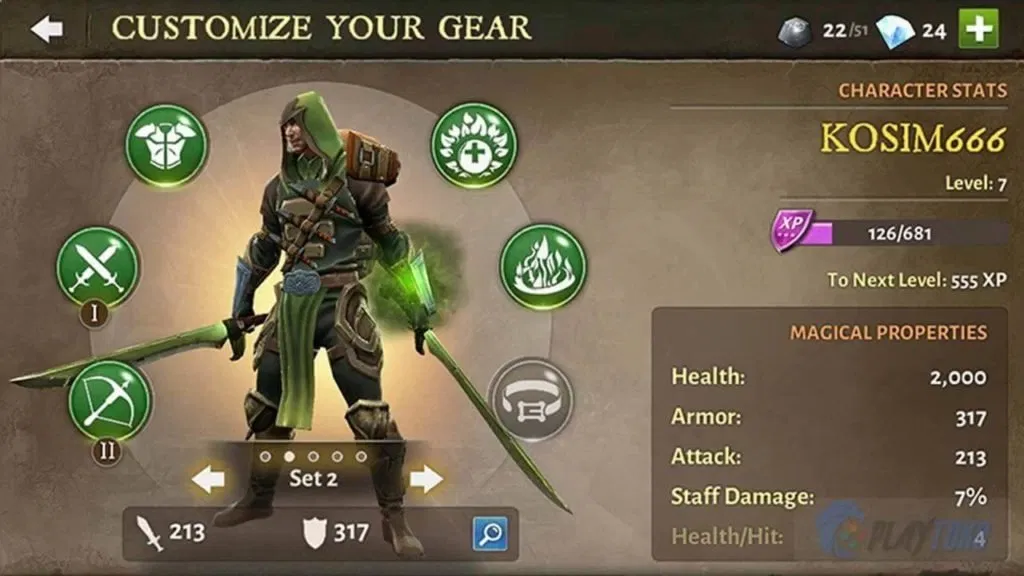Open the grey belt gear slot
This screenshot has width=1024, height=576.
[531, 400]
